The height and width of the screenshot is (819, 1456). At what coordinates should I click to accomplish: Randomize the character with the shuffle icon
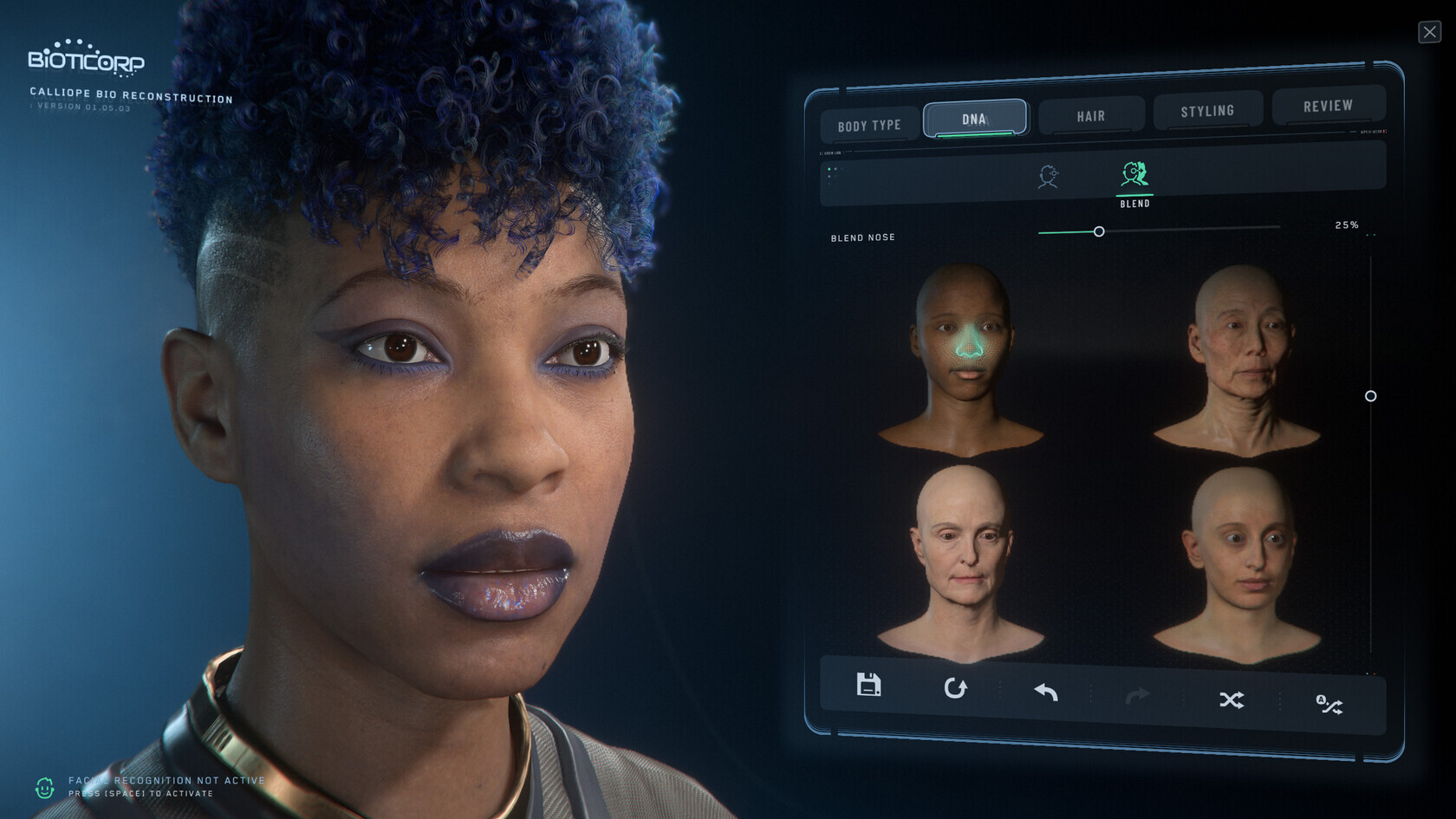(x=1232, y=699)
